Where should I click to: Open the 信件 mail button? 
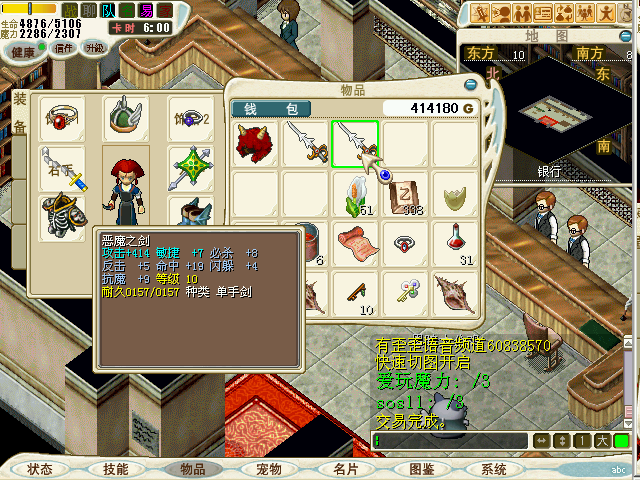coord(64,48)
